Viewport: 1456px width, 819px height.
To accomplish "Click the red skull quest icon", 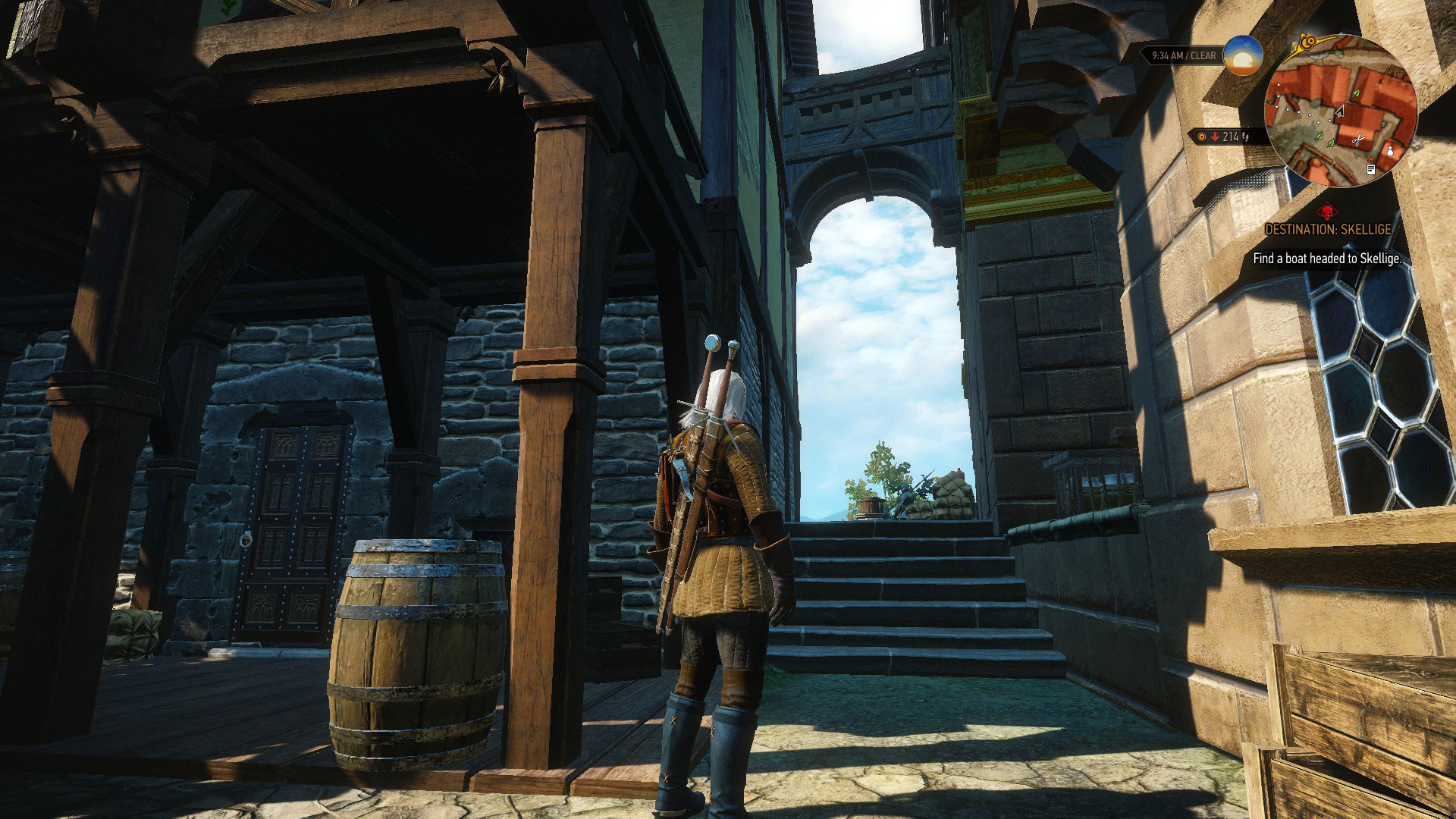I will tap(1326, 211).
